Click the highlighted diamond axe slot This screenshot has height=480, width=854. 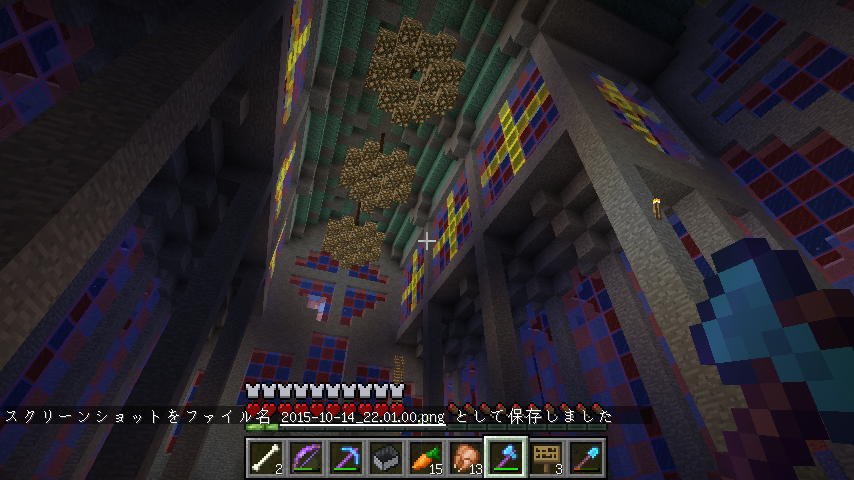tap(506, 458)
